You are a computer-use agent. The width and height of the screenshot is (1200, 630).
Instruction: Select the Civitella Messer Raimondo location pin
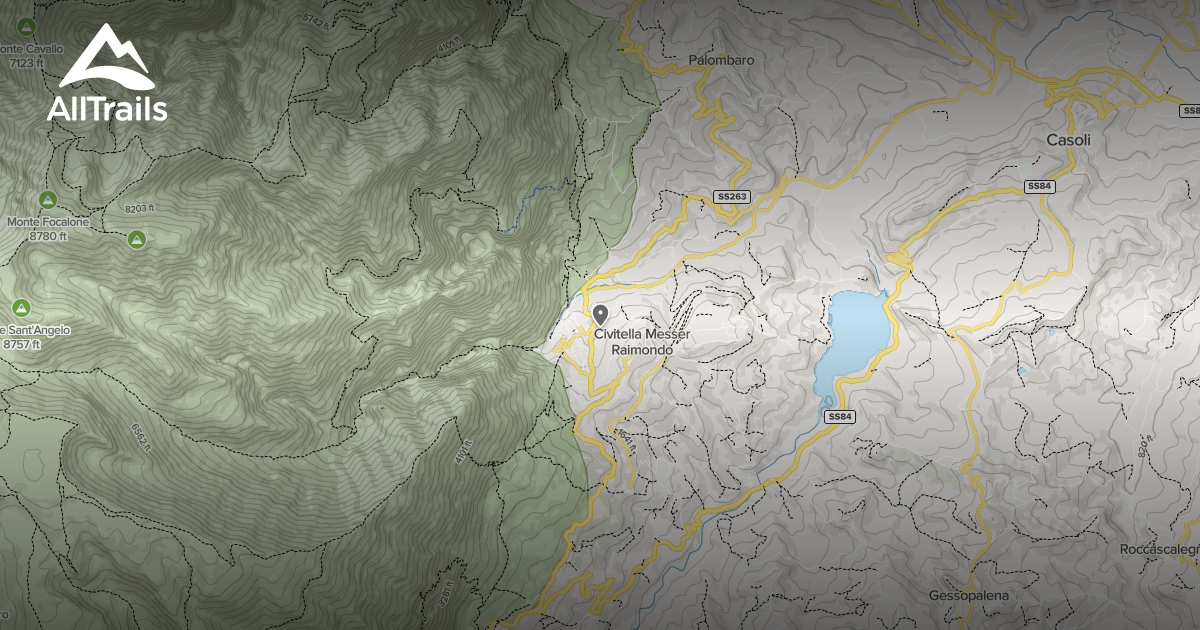(x=601, y=315)
